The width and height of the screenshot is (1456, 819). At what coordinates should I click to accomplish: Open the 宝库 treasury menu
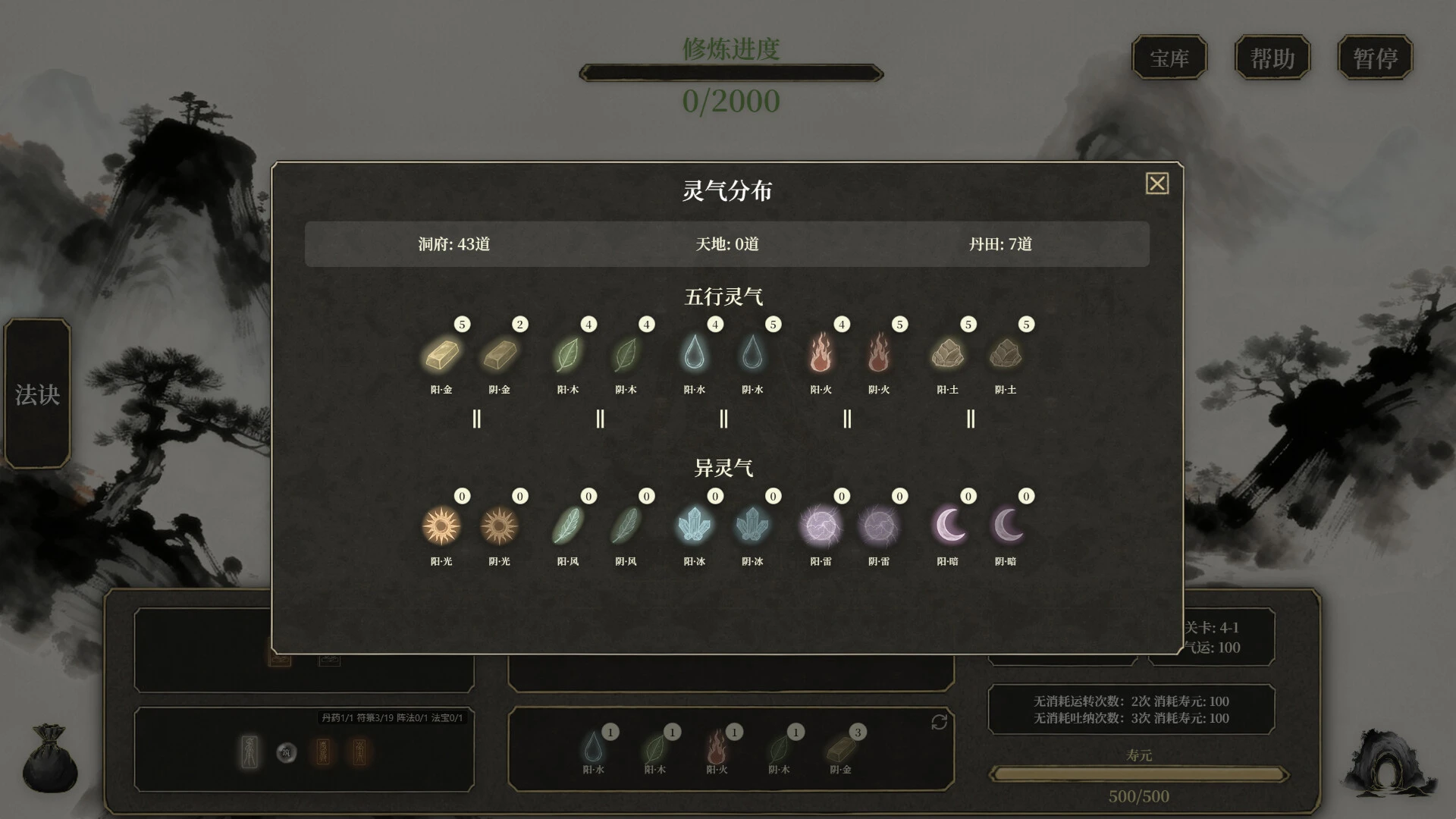click(1169, 58)
